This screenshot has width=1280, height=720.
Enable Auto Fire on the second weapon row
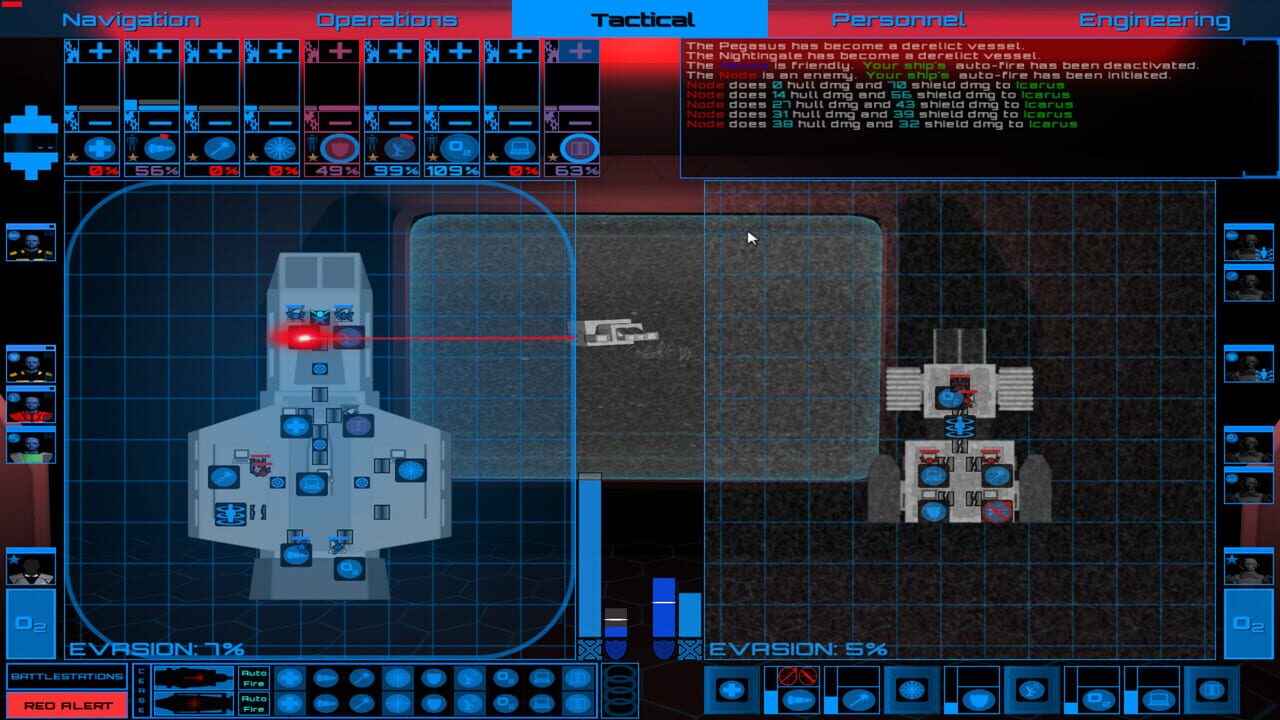click(x=252, y=702)
